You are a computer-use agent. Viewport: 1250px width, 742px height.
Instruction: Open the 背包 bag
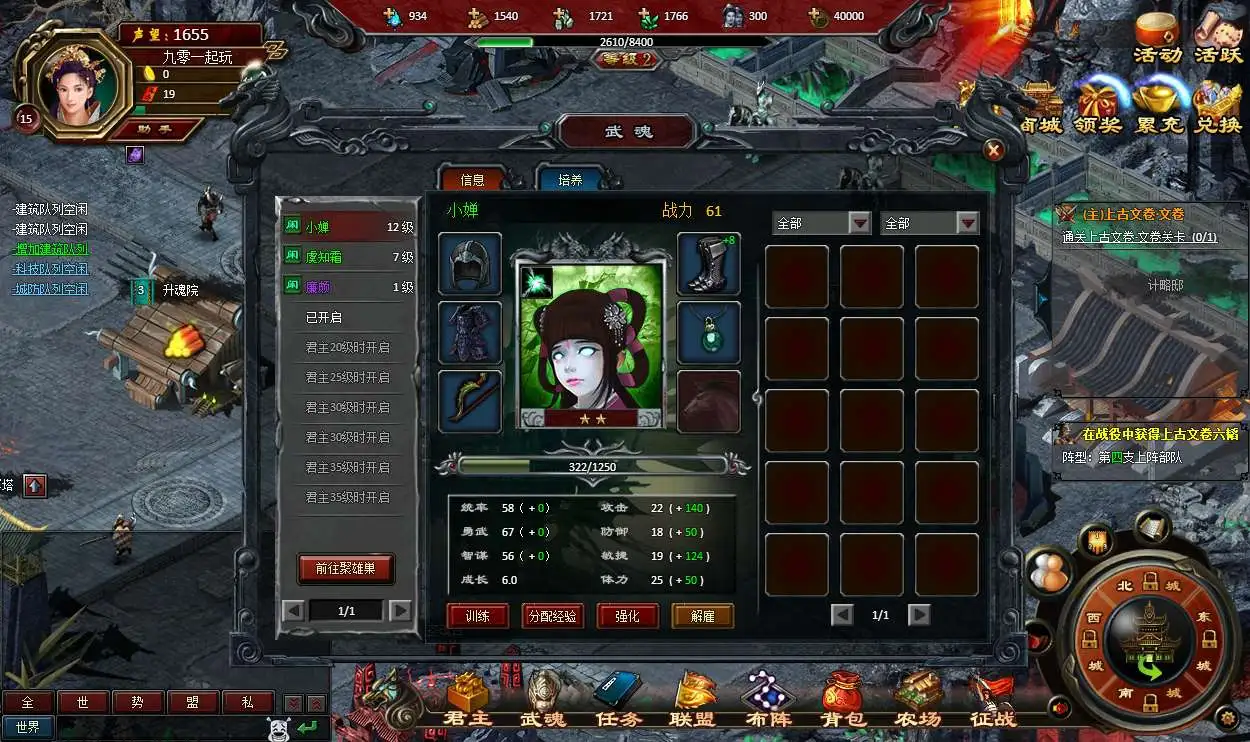[841, 700]
